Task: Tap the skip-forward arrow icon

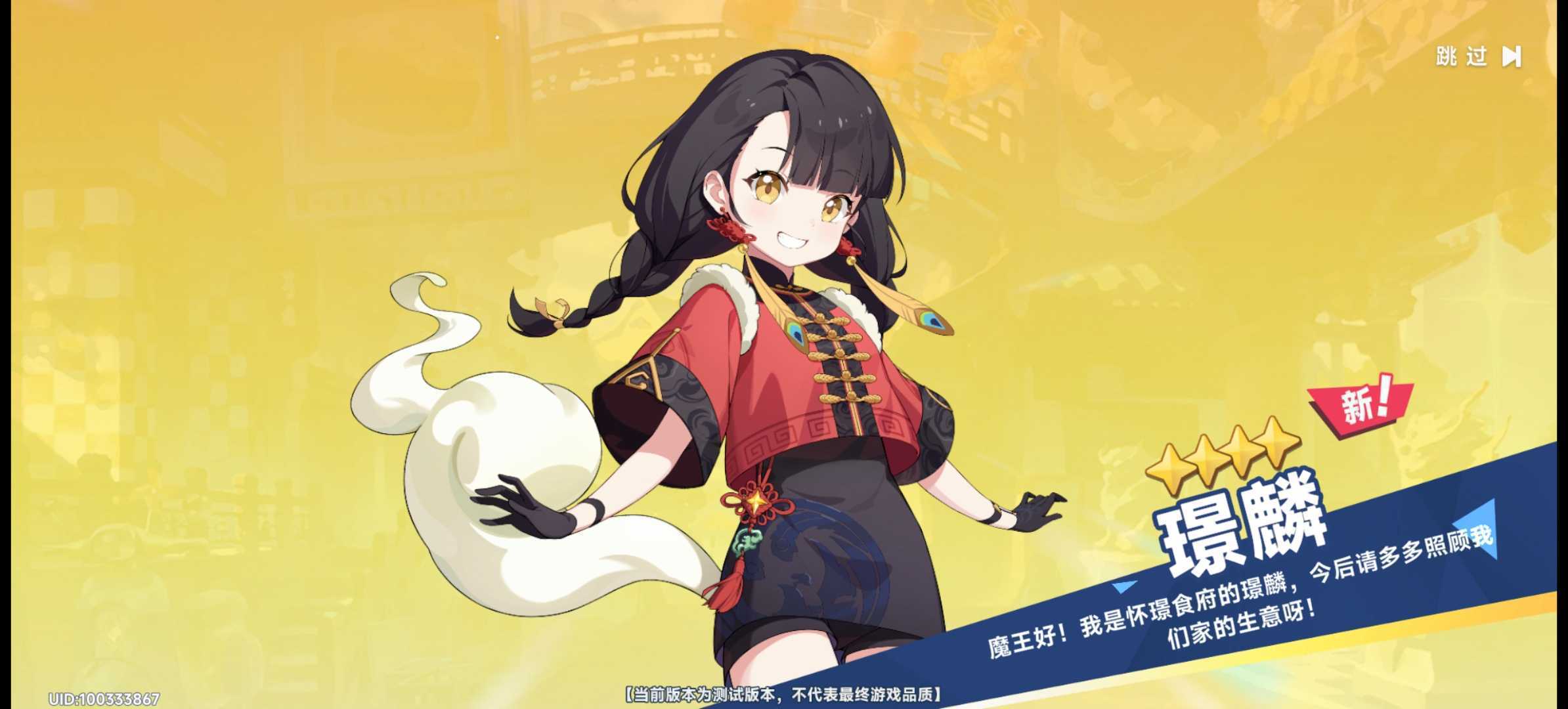Action: [1513, 58]
